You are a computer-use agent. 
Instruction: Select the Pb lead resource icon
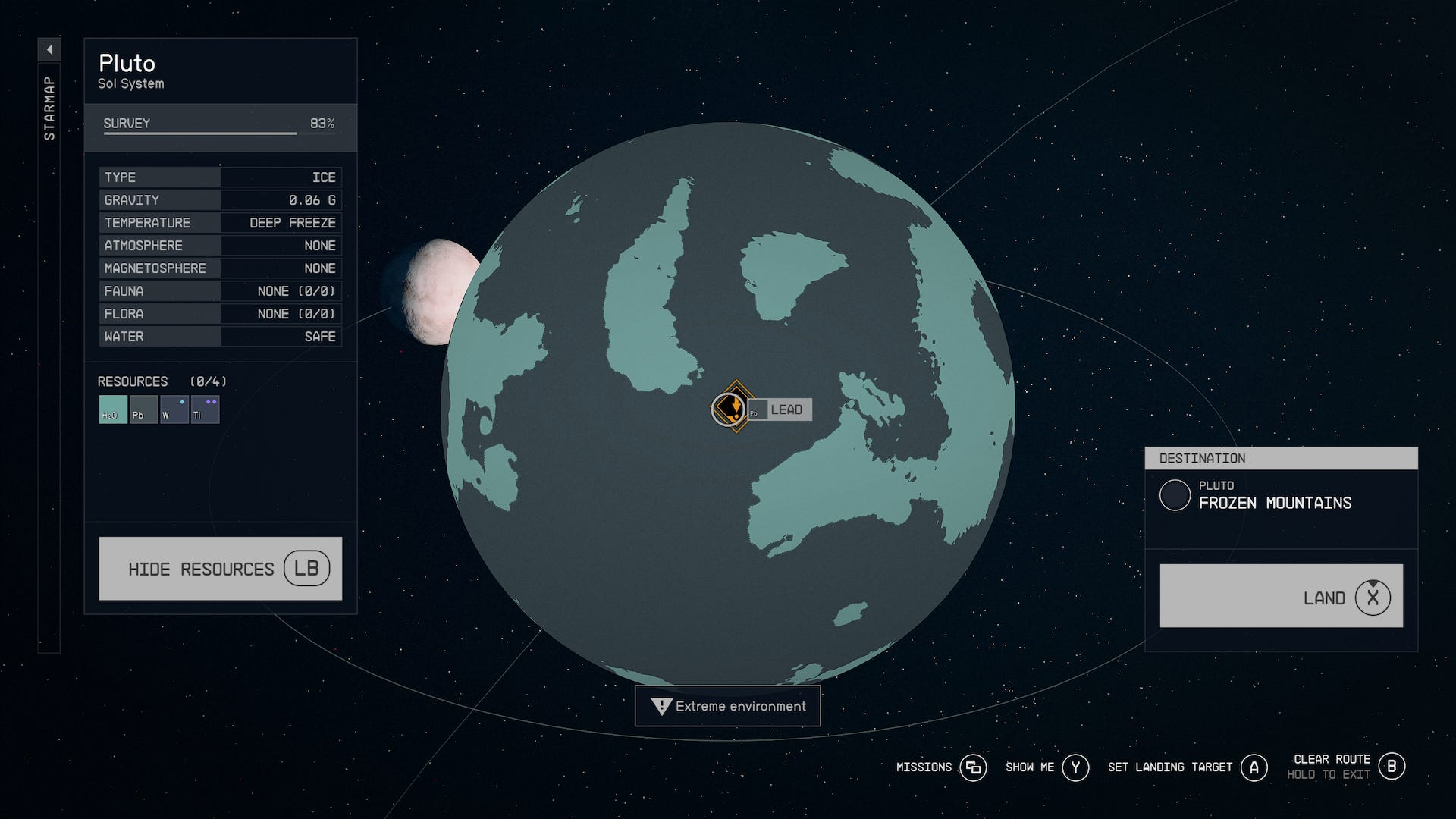(143, 409)
